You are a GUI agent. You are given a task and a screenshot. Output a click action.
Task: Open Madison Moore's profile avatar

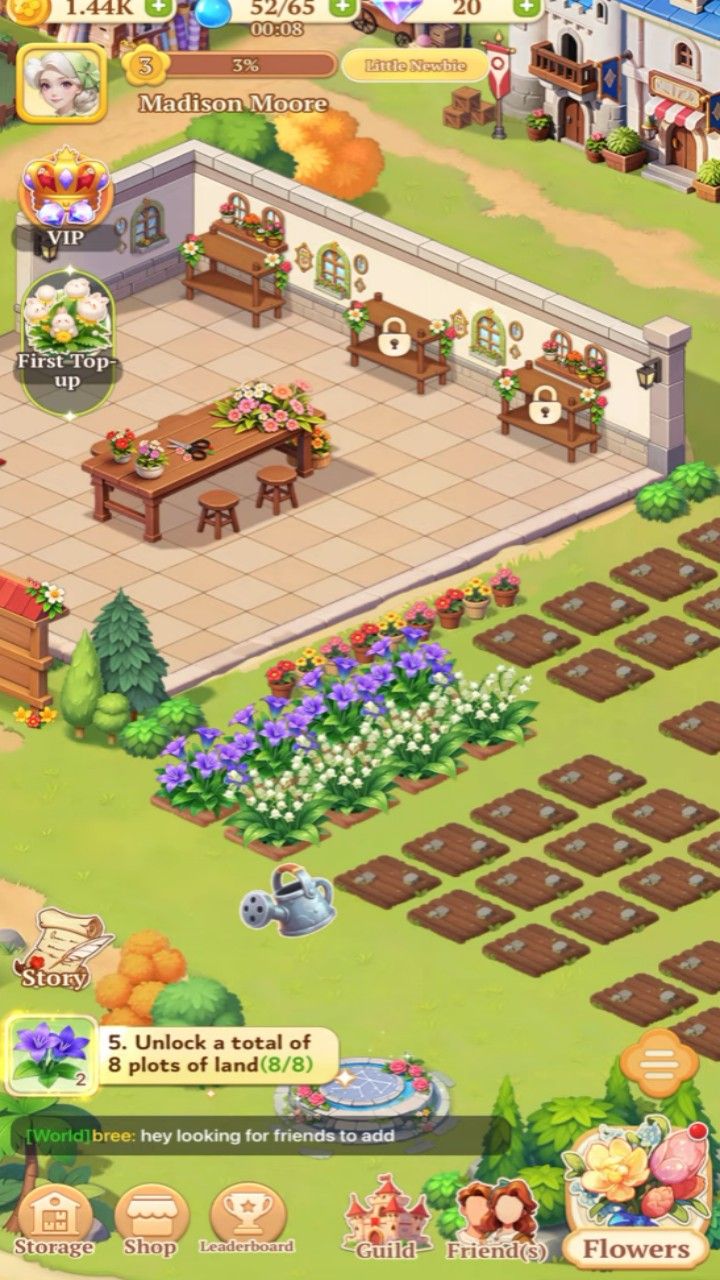tap(61, 83)
